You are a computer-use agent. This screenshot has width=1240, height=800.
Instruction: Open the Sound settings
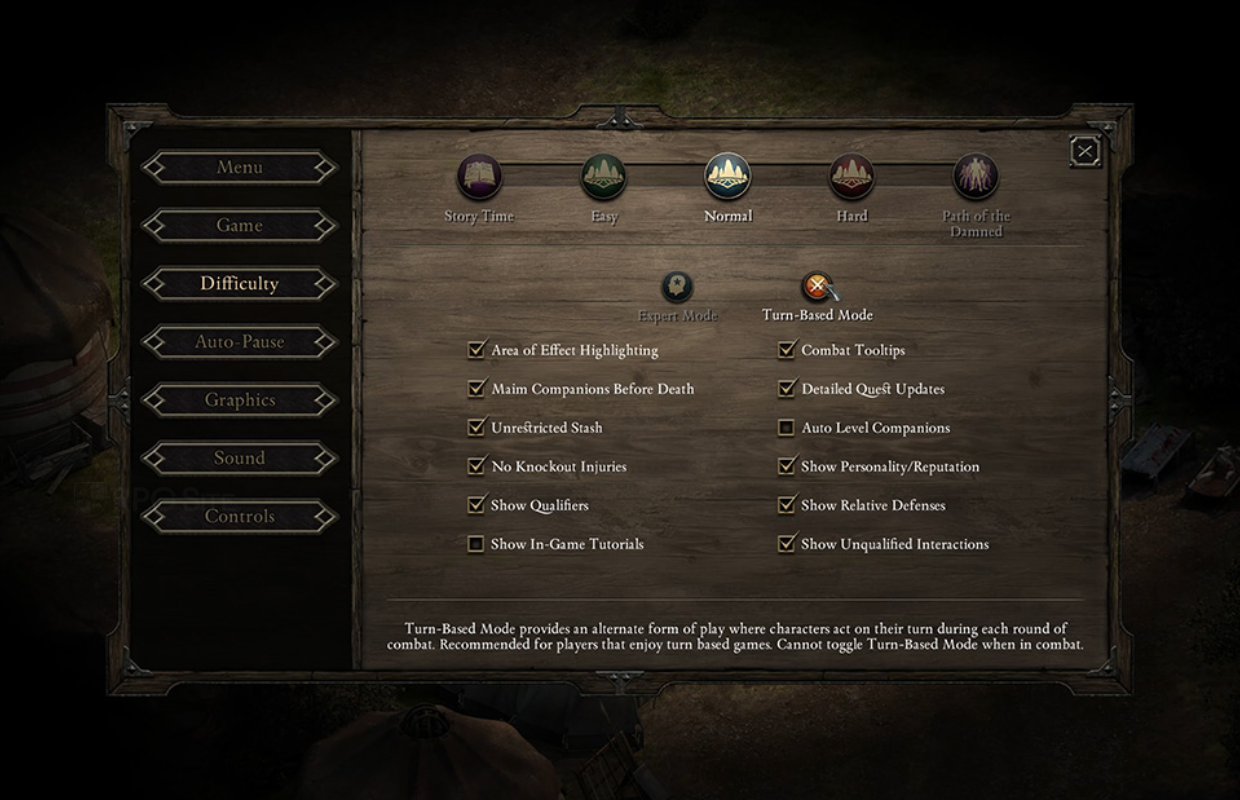[239, 458]
